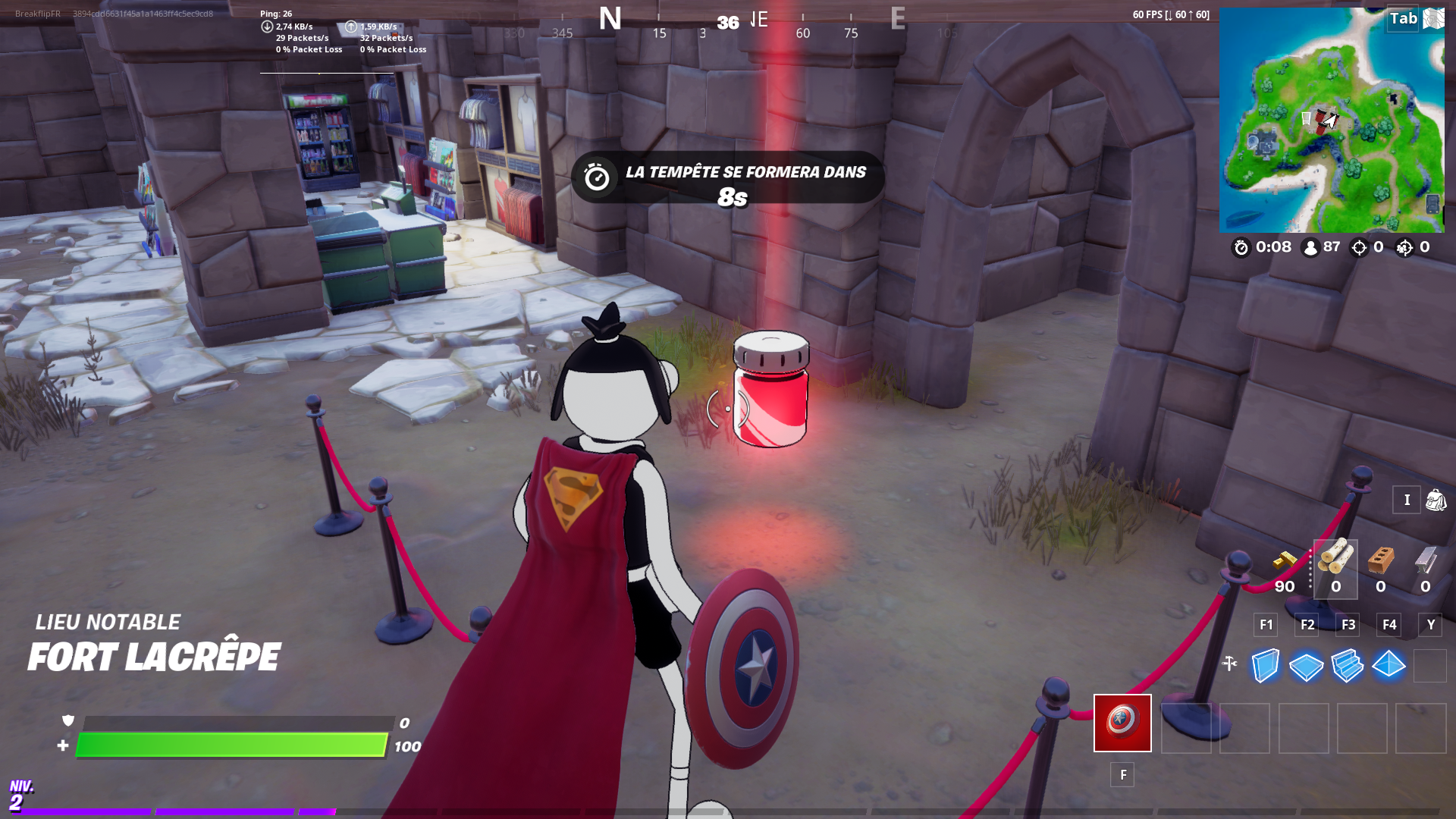The height and width of the screenshot is (819, 1456).
Task: Select the Captain America shield hotbar slot
Action: [1122, 723]
